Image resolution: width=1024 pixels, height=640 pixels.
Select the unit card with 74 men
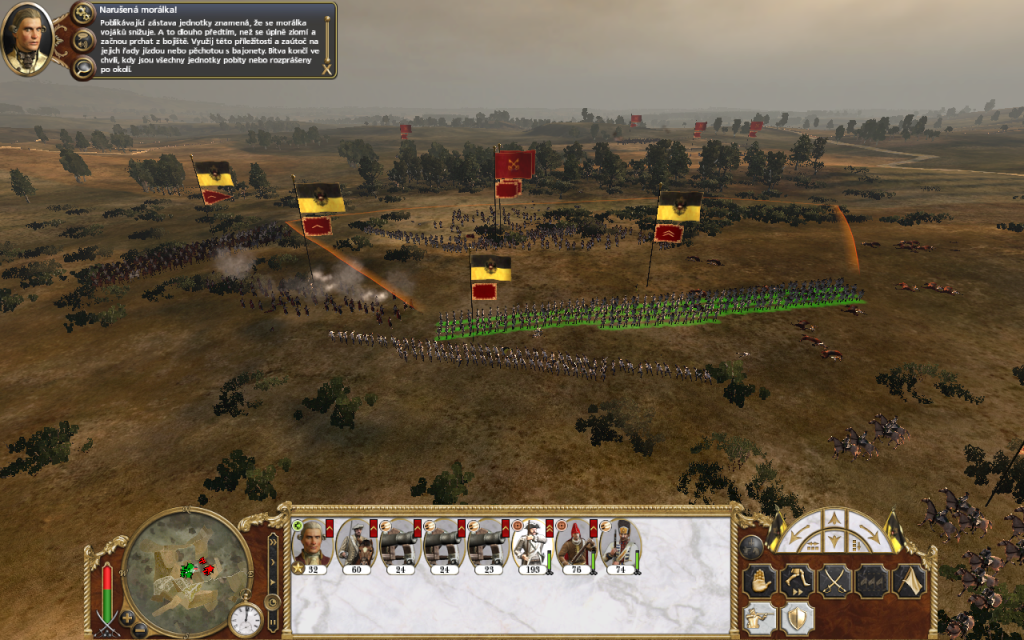[x=619, y=546]
